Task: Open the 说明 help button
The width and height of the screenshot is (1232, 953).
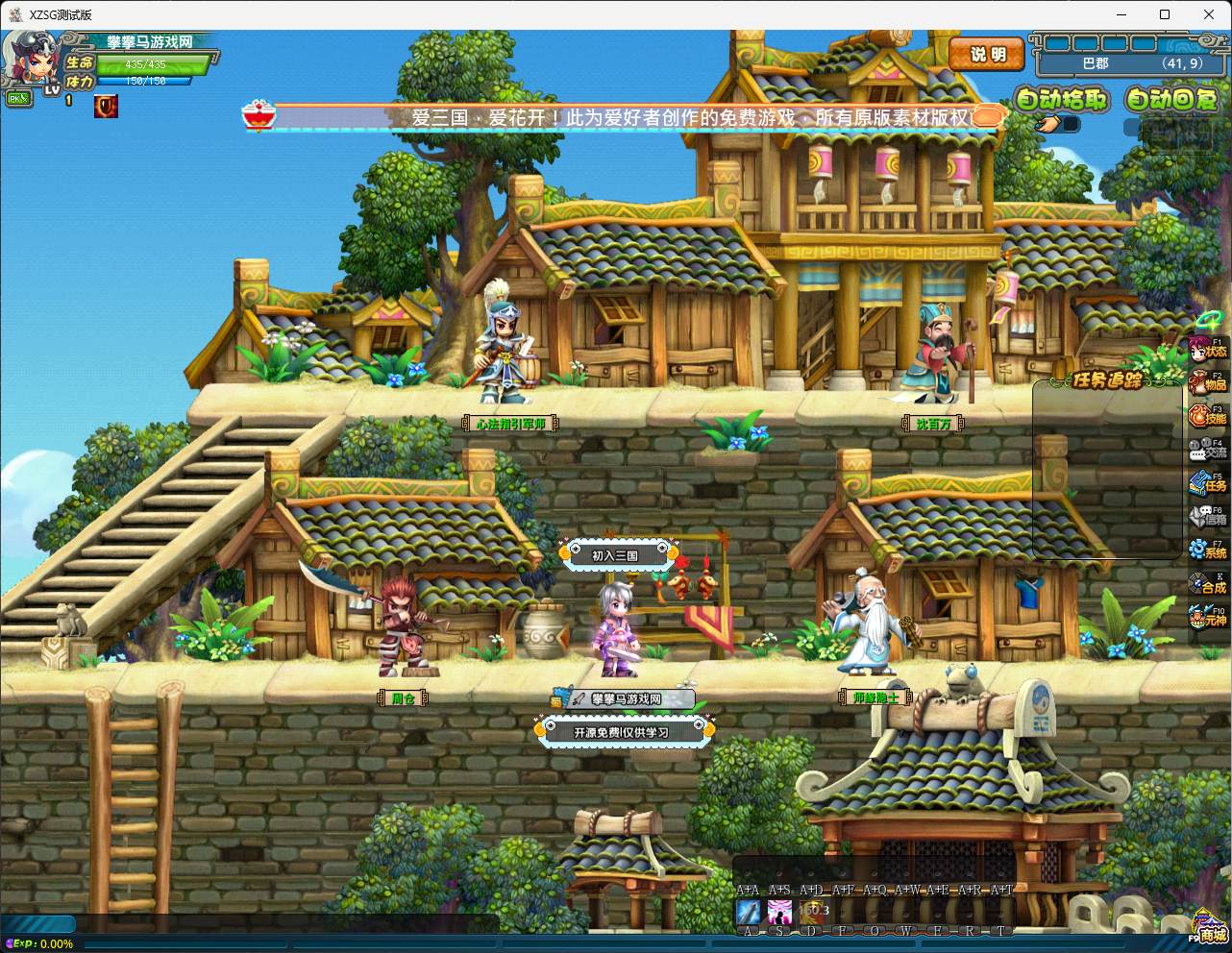Action: 986,55
